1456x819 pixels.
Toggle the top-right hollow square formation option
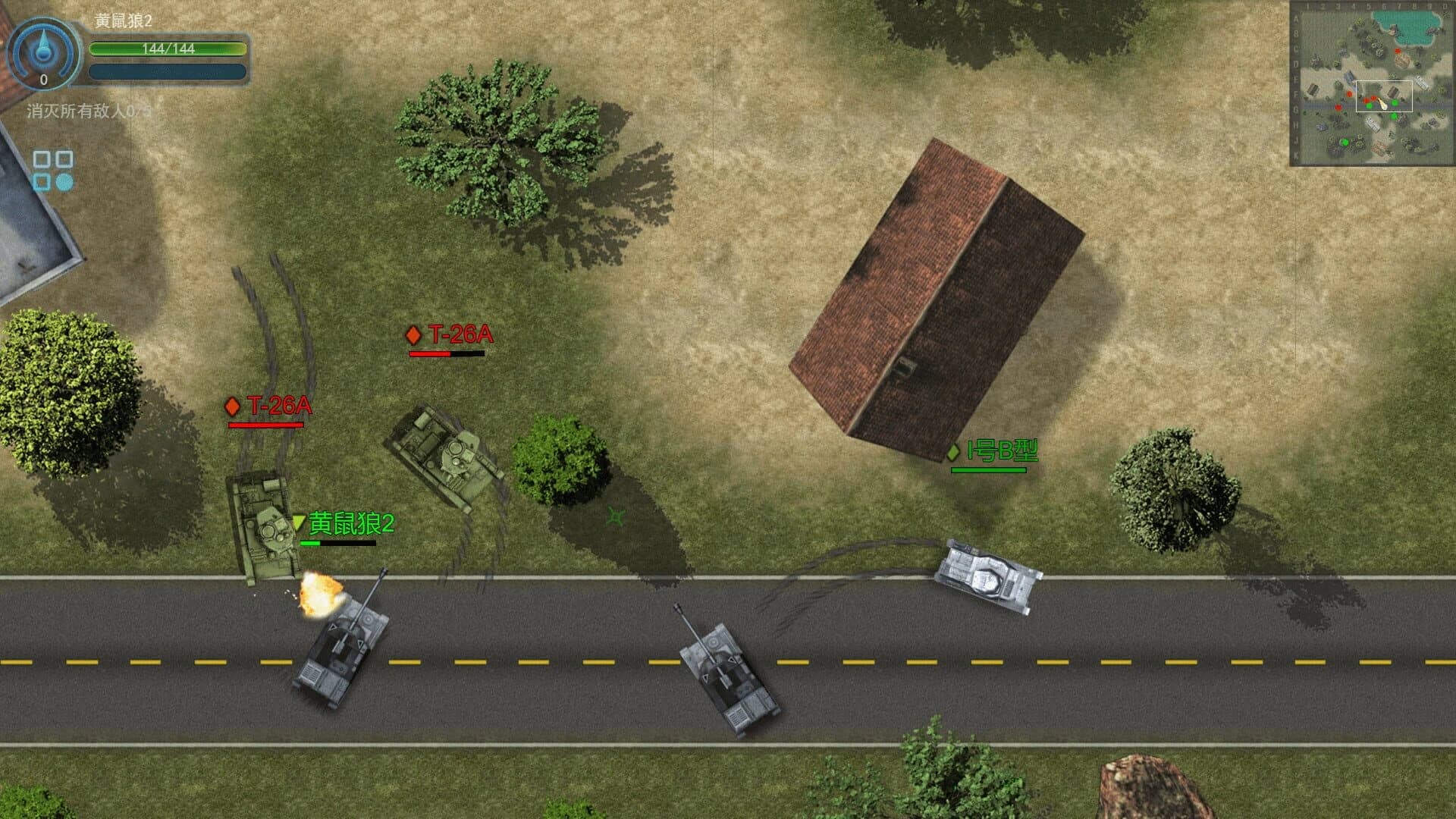pyautogui.click(x=64, y=159)
